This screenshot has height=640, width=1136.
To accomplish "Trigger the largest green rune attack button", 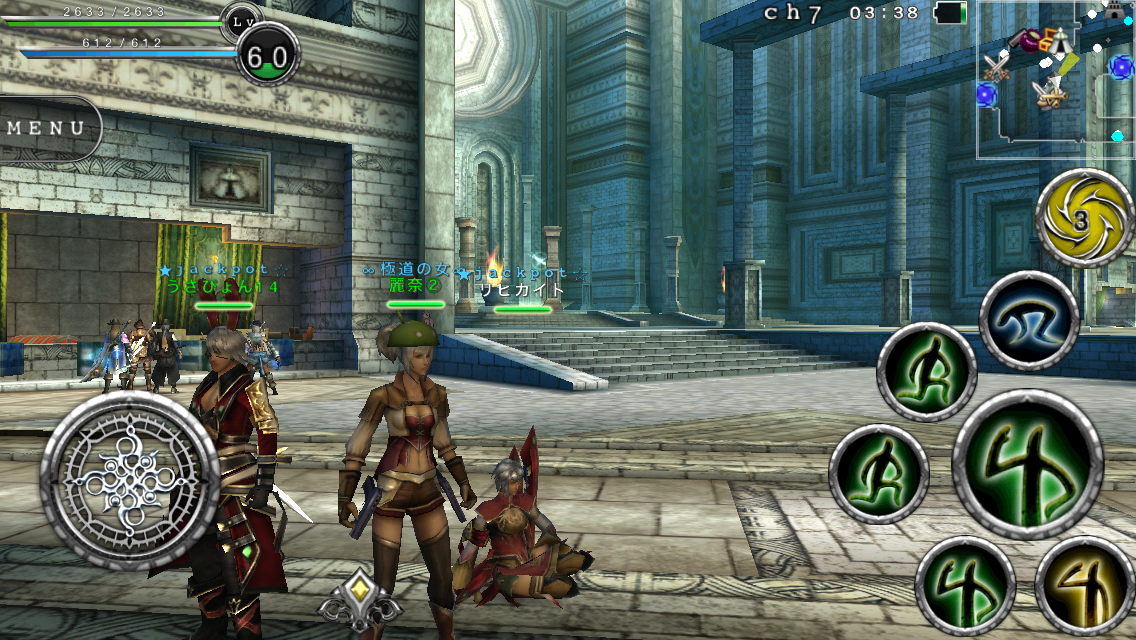I will tap(1027, 464).
